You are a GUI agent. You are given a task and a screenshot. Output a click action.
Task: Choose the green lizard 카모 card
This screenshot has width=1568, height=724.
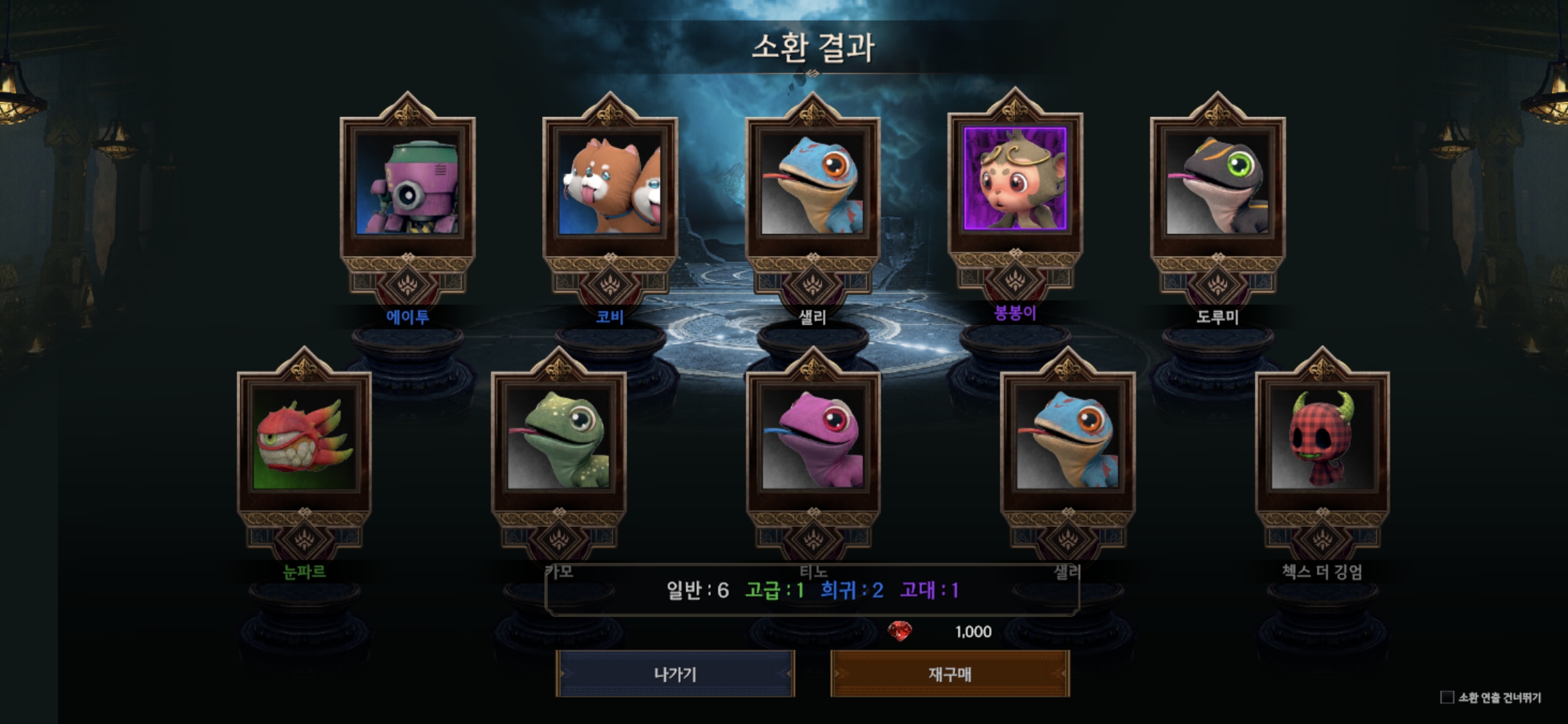tap(559, 439)
